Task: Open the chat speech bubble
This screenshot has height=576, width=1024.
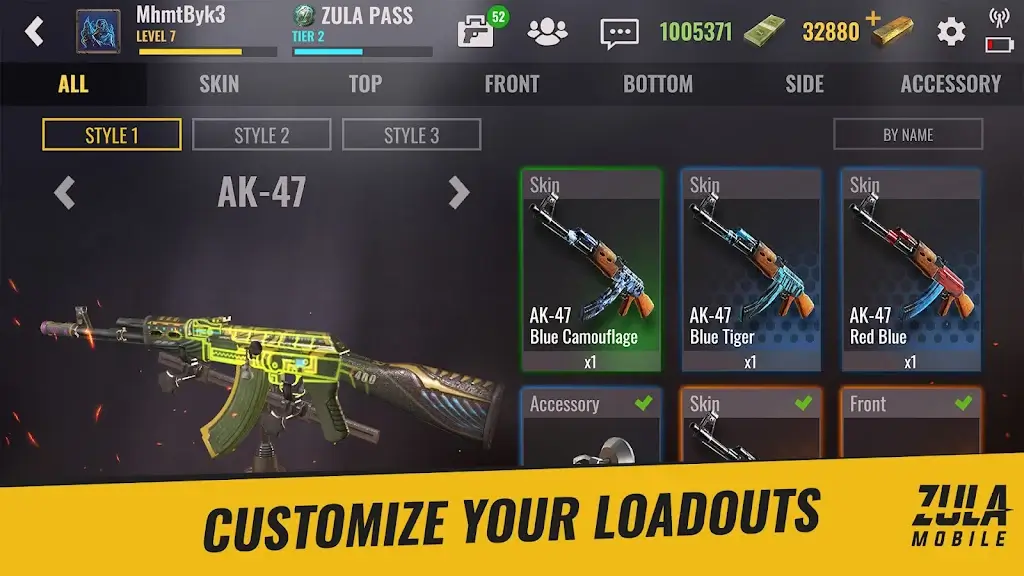Action: click(619, 32)
